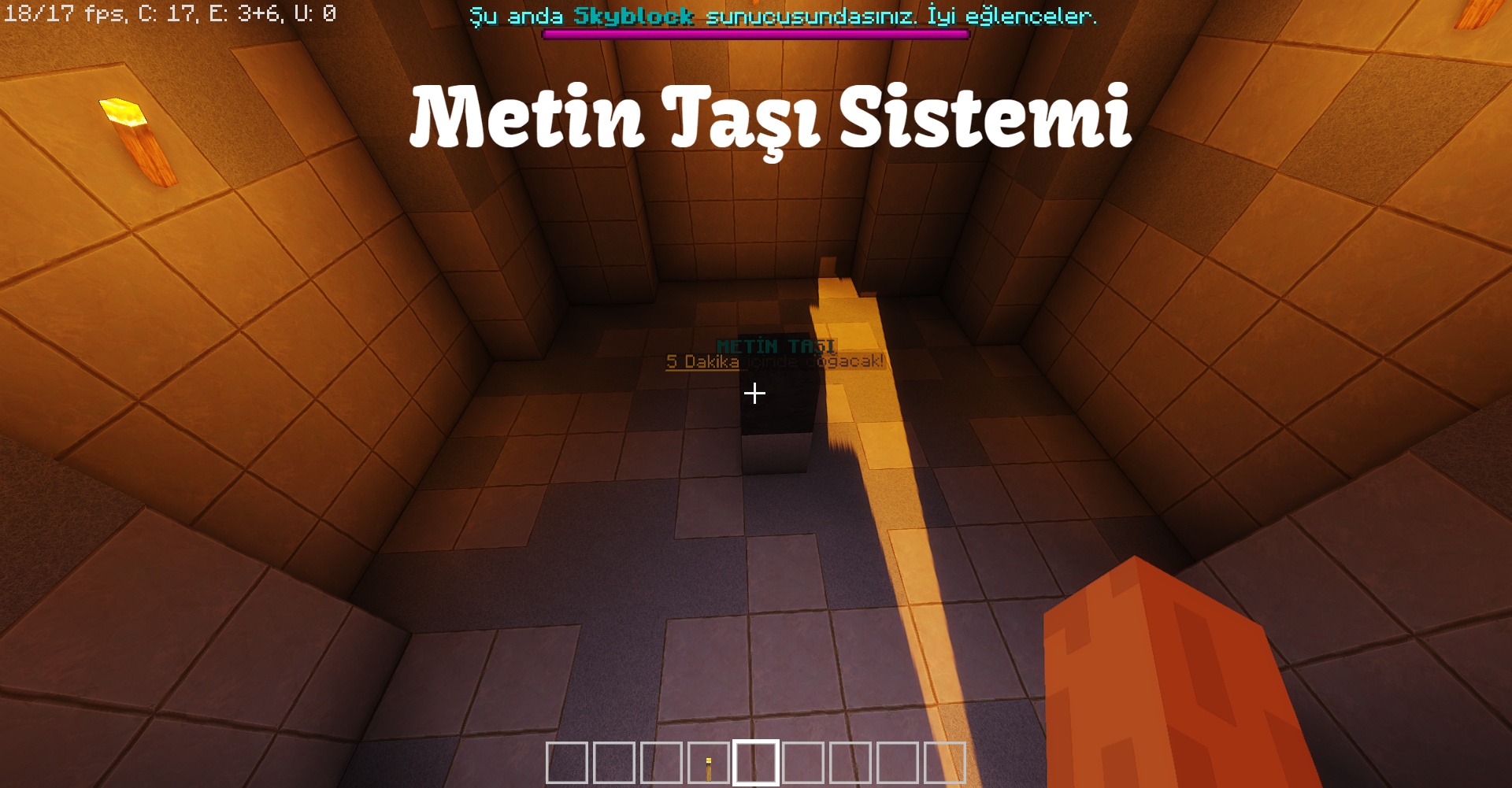Click the crosshair at screen center

pyautogui.click(x=754, y=394)
